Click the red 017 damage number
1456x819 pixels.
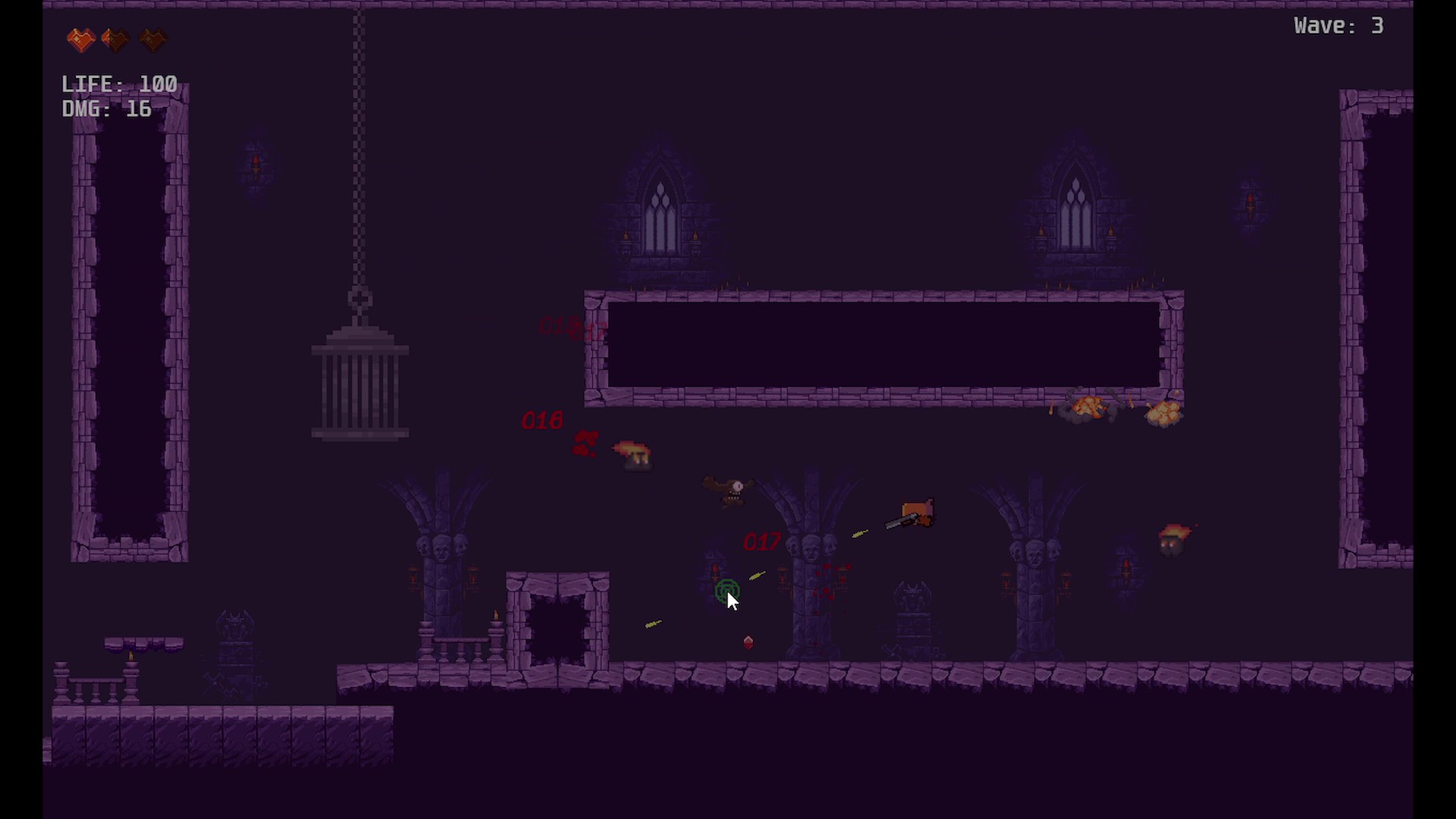(x=761, y=541)
